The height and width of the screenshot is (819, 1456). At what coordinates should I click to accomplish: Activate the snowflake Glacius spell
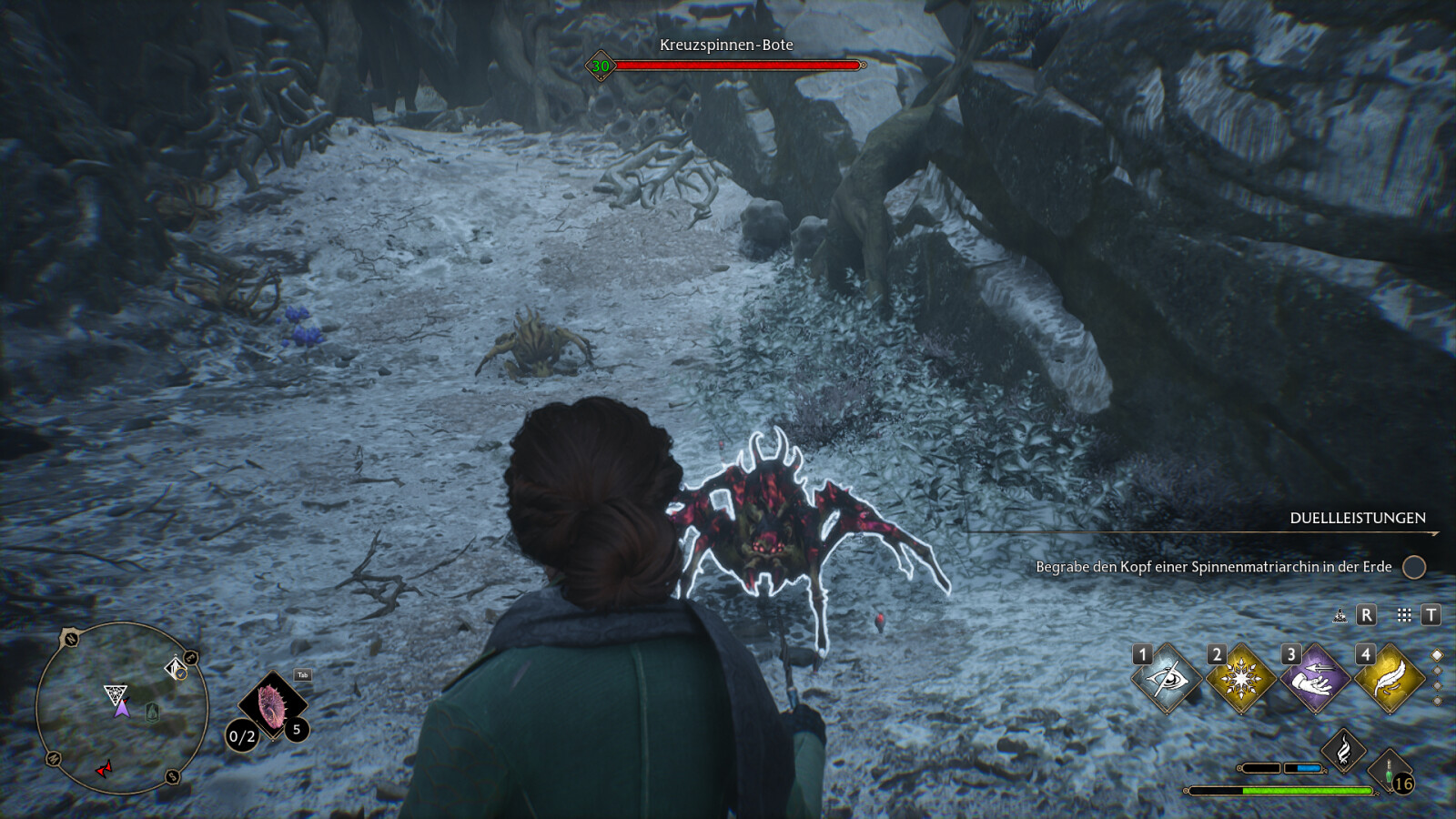click(1240, 679)
